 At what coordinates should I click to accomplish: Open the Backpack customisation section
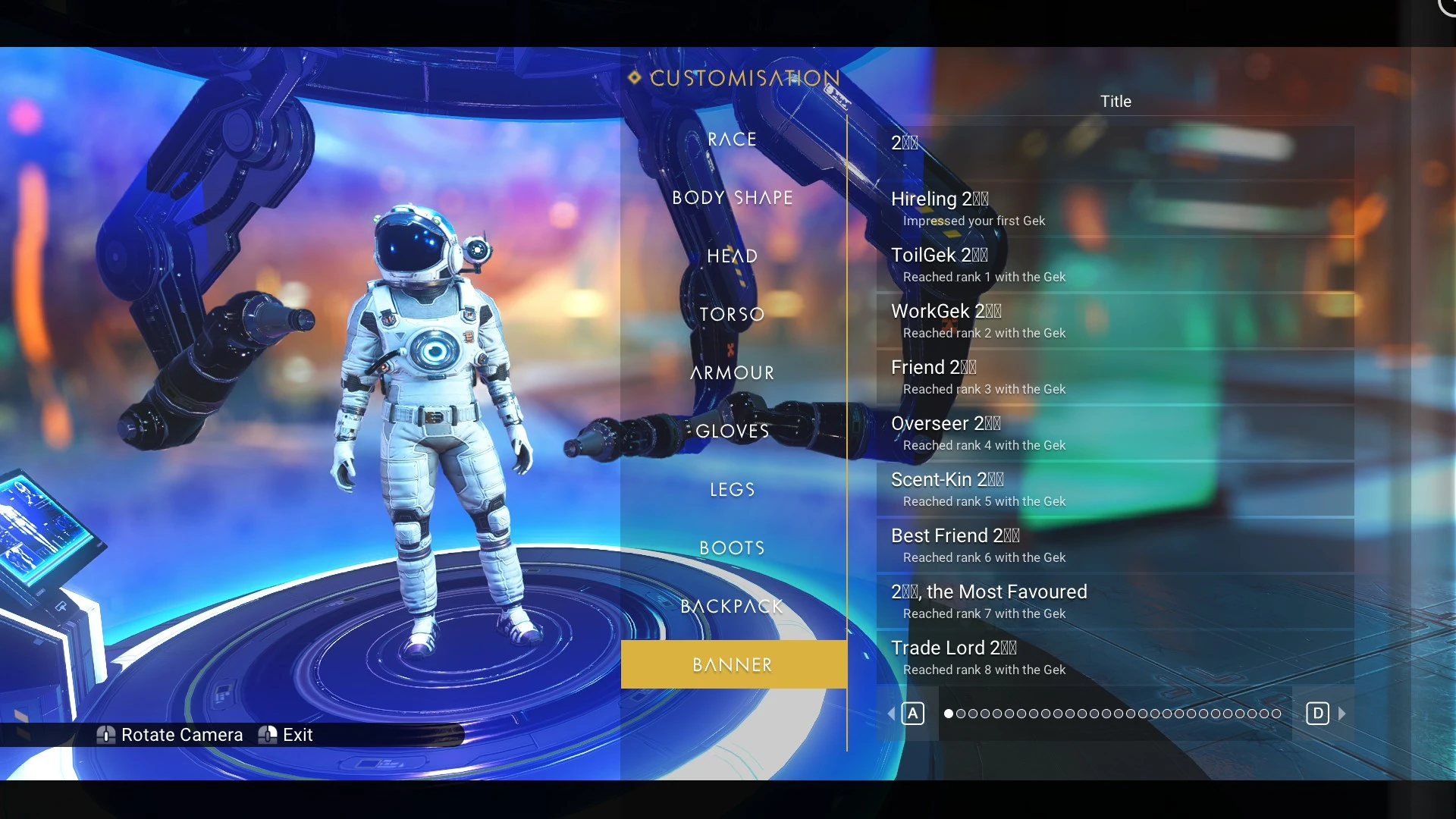pos(732,607)
